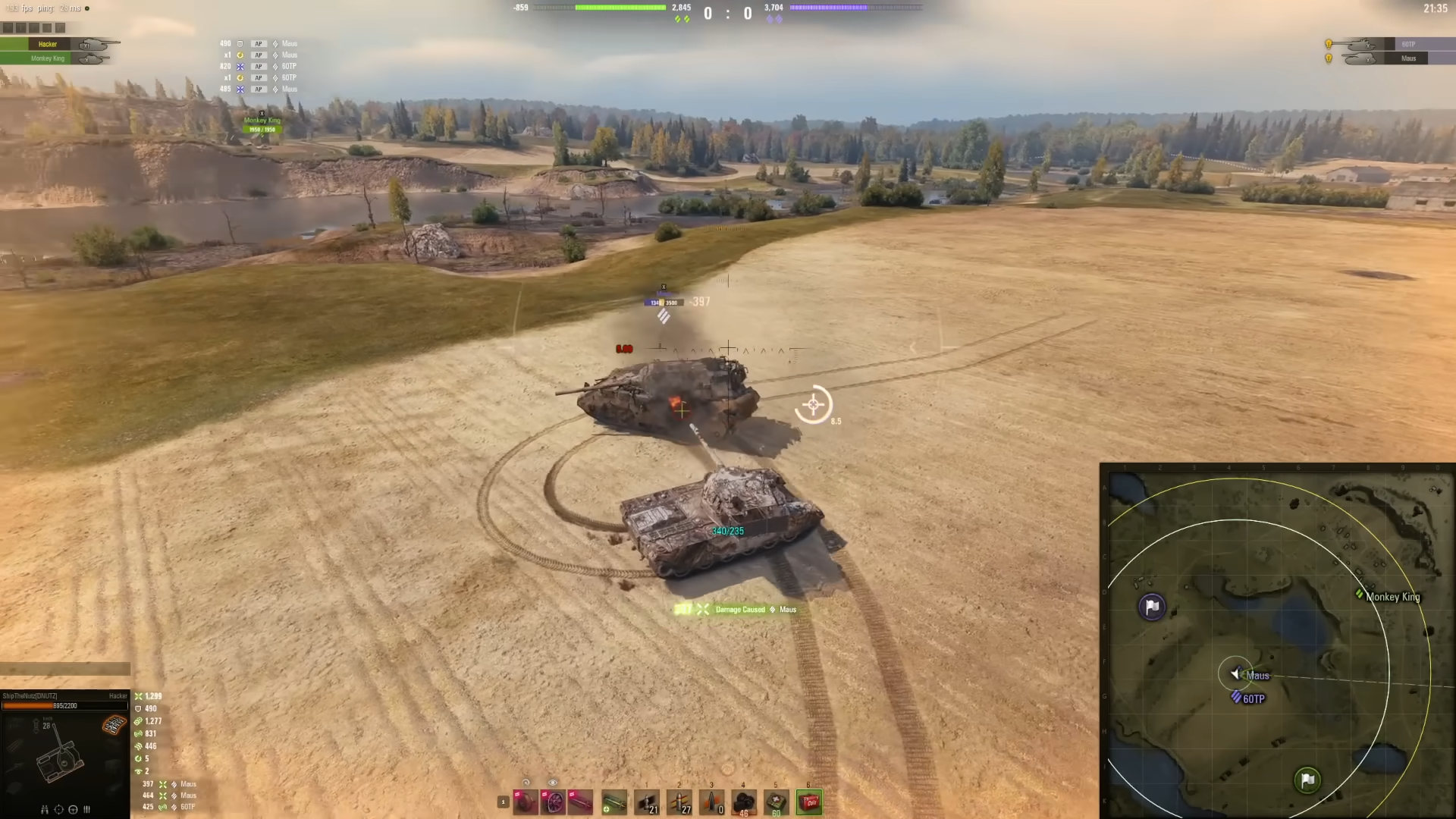This screenshot has width=1456, height=819.
Task: Click the Maus entry on the enemy team panel
Action: tap(1407, 58)
